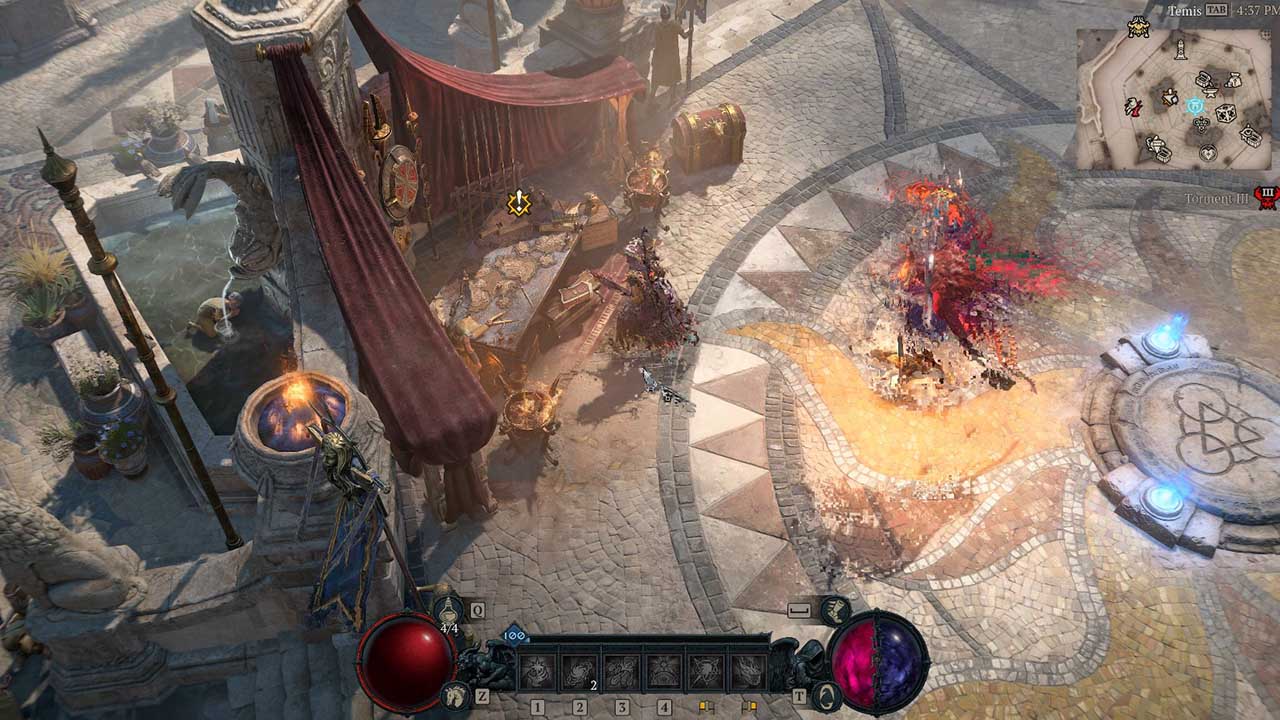Viewport: 1280px width, 720px height.
Task: Click the red alchemist marker on minimap
Action: (1134, 106)
